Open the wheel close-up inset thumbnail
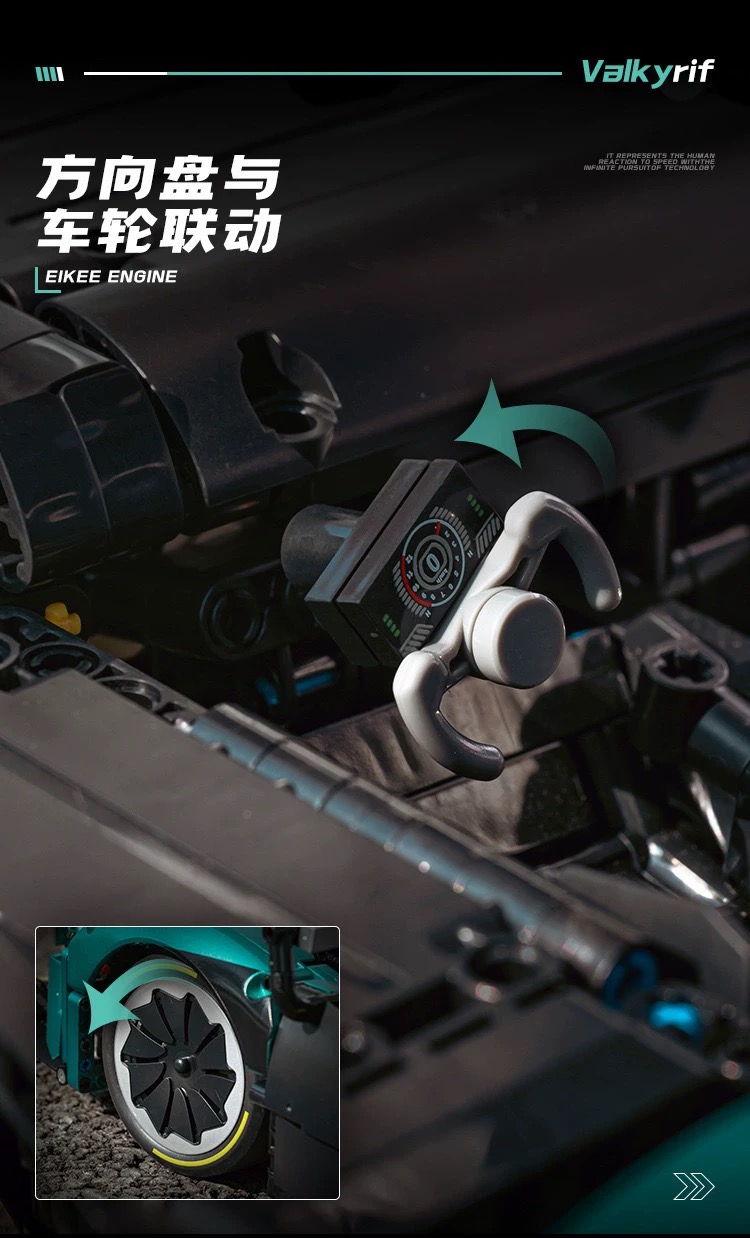This screenshot has height=1238, width=750. (188, 1062)
